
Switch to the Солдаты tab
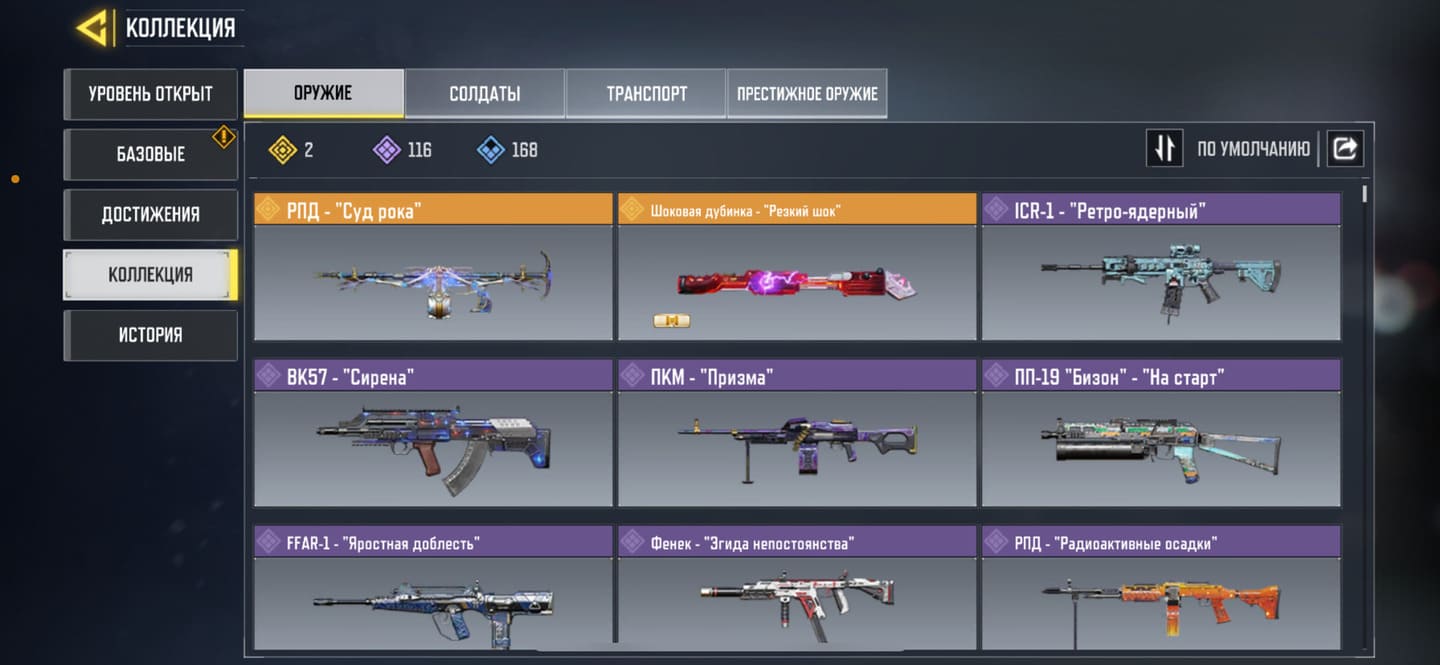point(484,93)
